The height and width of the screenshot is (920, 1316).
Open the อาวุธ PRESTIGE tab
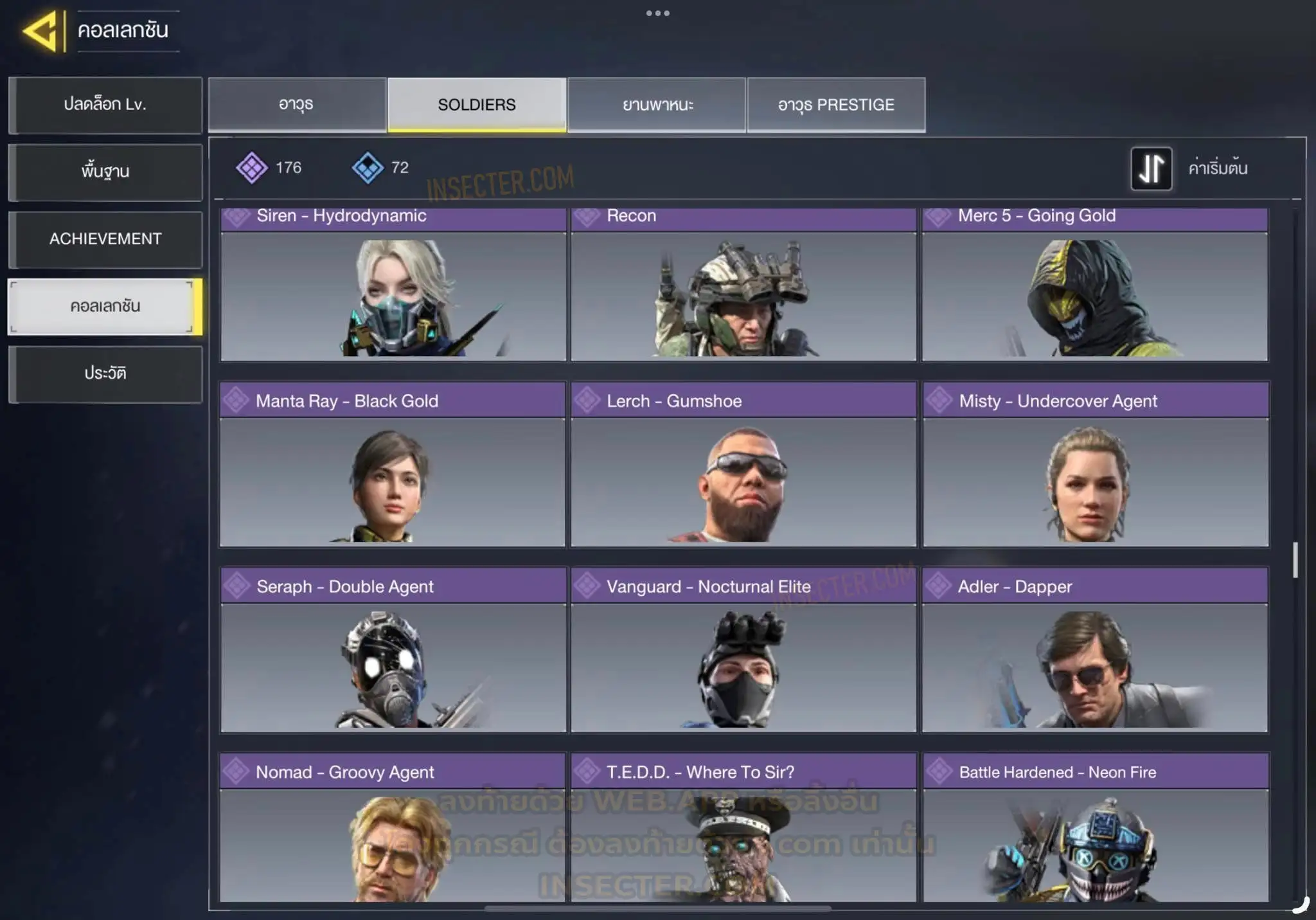tap(836, 105)
